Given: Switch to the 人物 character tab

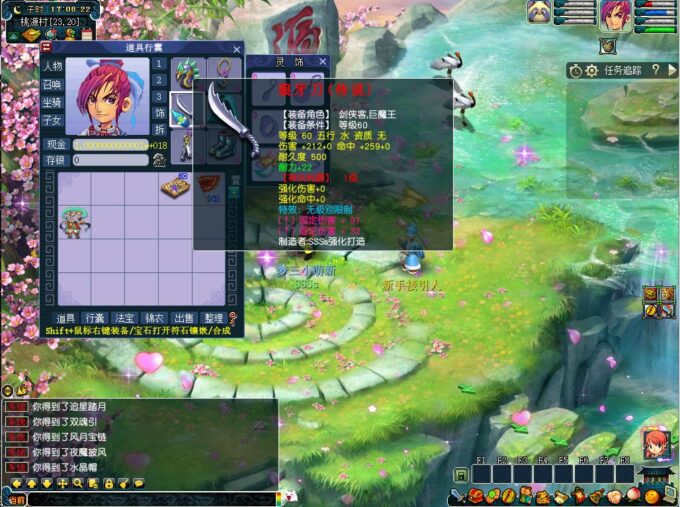Looking at the screenshot, I should point(53,66).
